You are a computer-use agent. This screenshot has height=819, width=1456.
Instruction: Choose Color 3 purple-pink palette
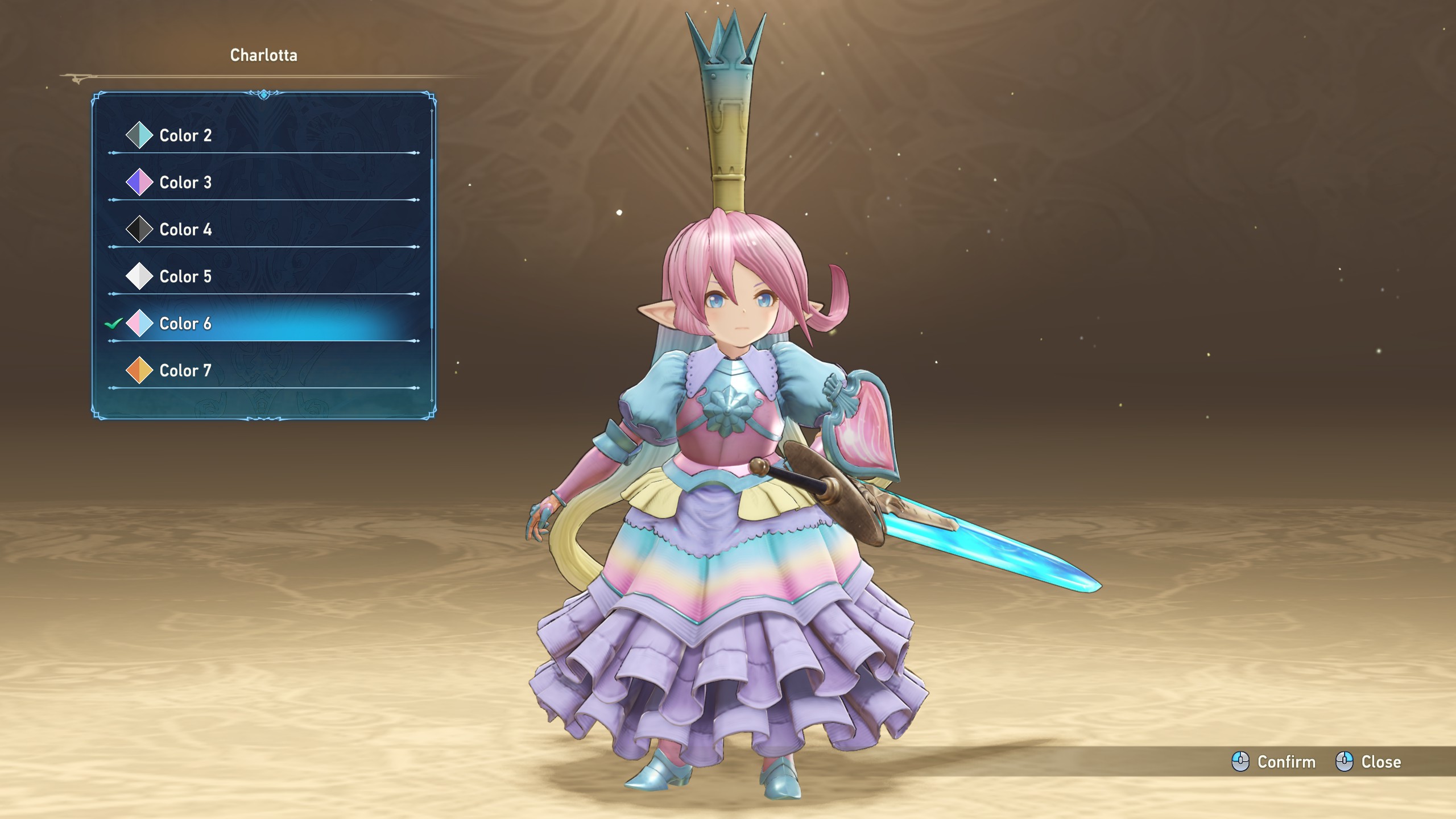click(x=185, y=183)
